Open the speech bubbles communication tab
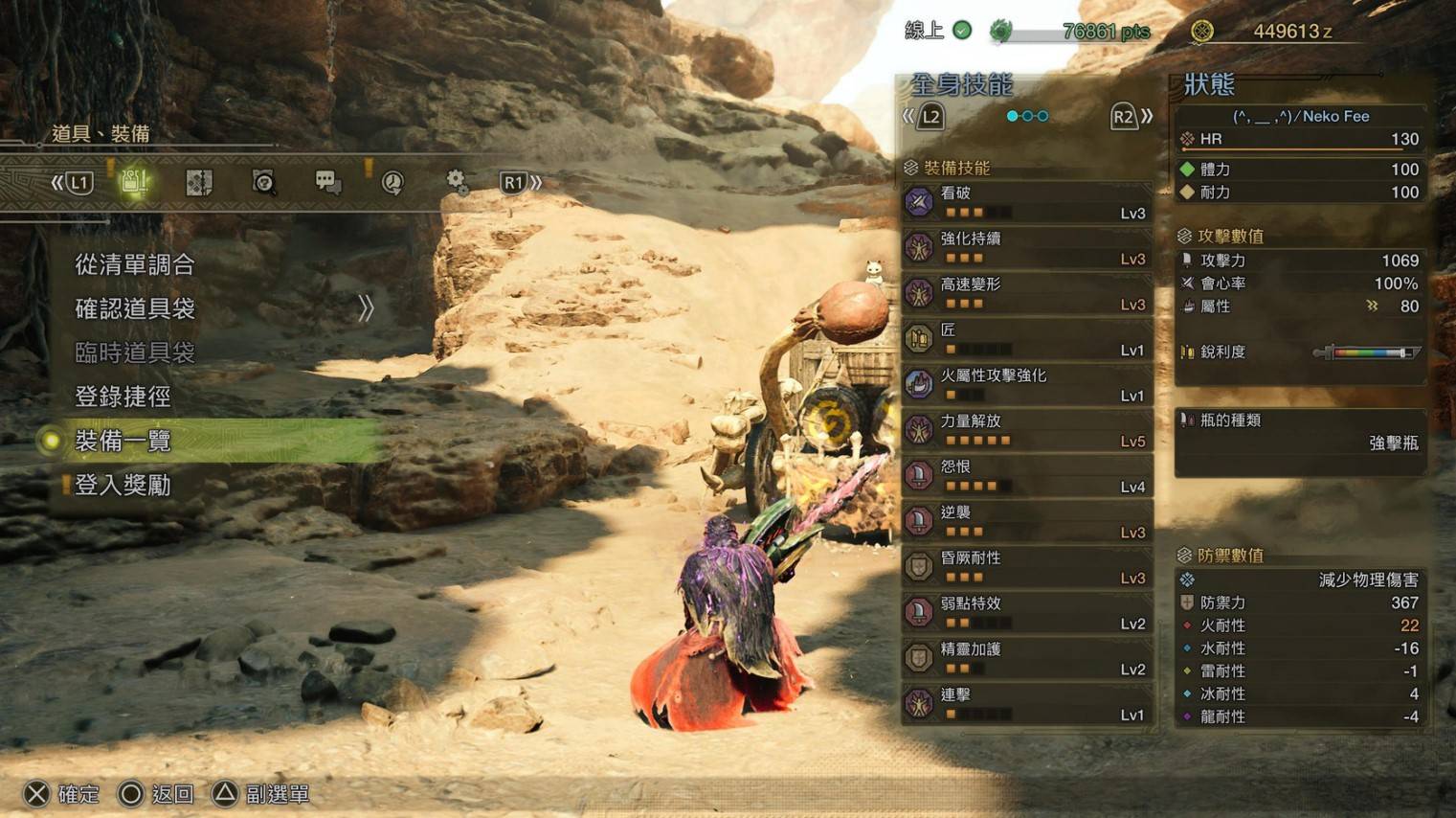 click(327, 182)
